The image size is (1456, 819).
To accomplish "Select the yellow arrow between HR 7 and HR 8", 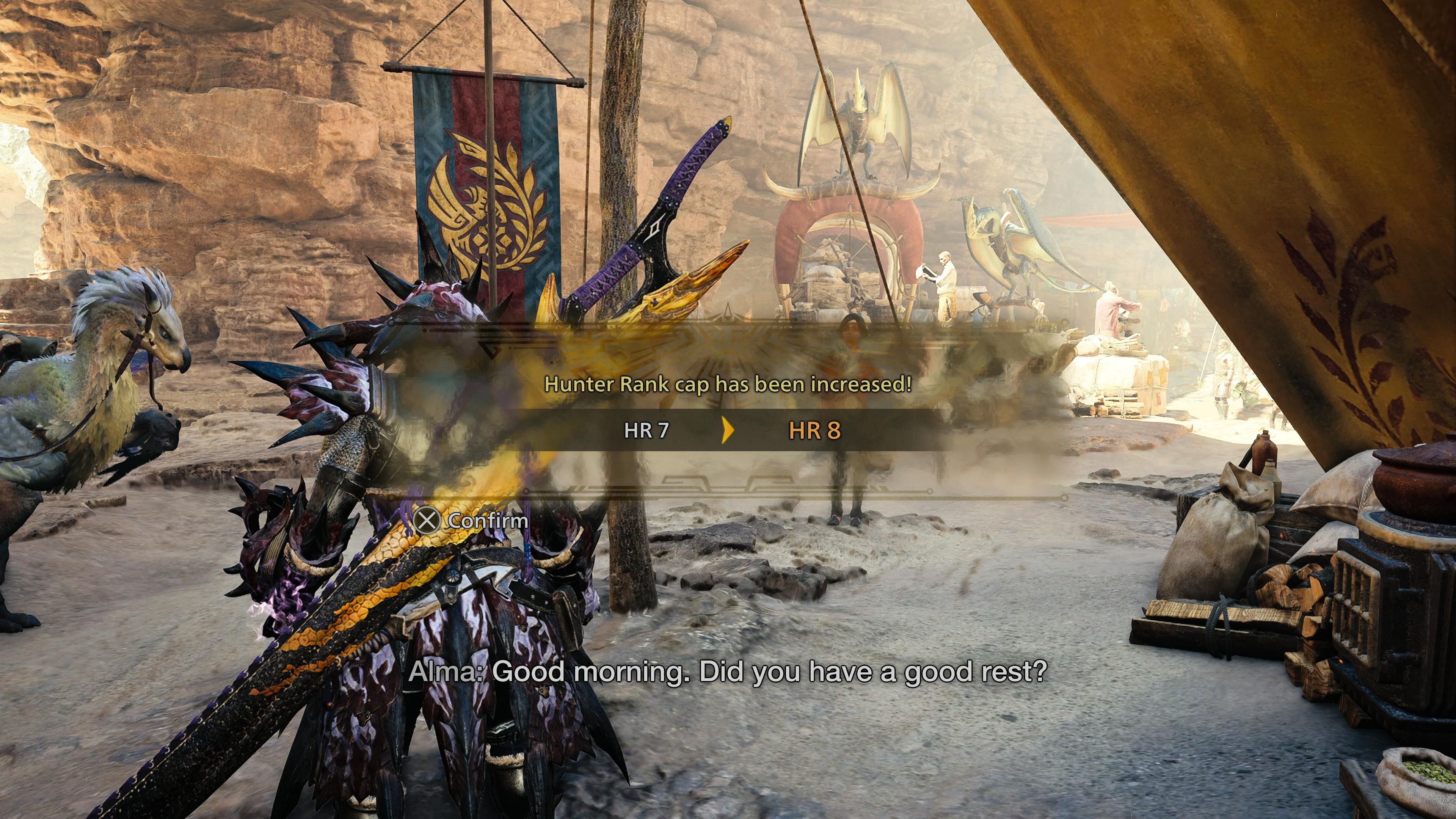I will point(728,430).
